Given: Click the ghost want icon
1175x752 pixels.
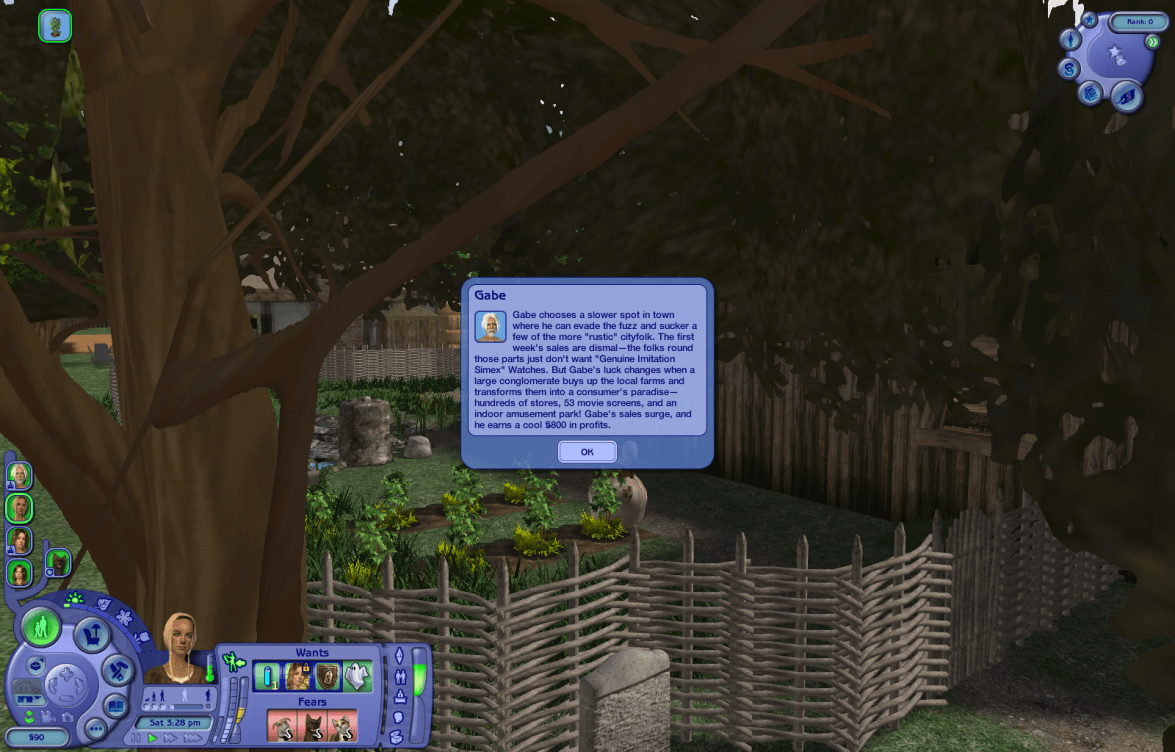Looking at the screenshot, I should tap(357, 677).
